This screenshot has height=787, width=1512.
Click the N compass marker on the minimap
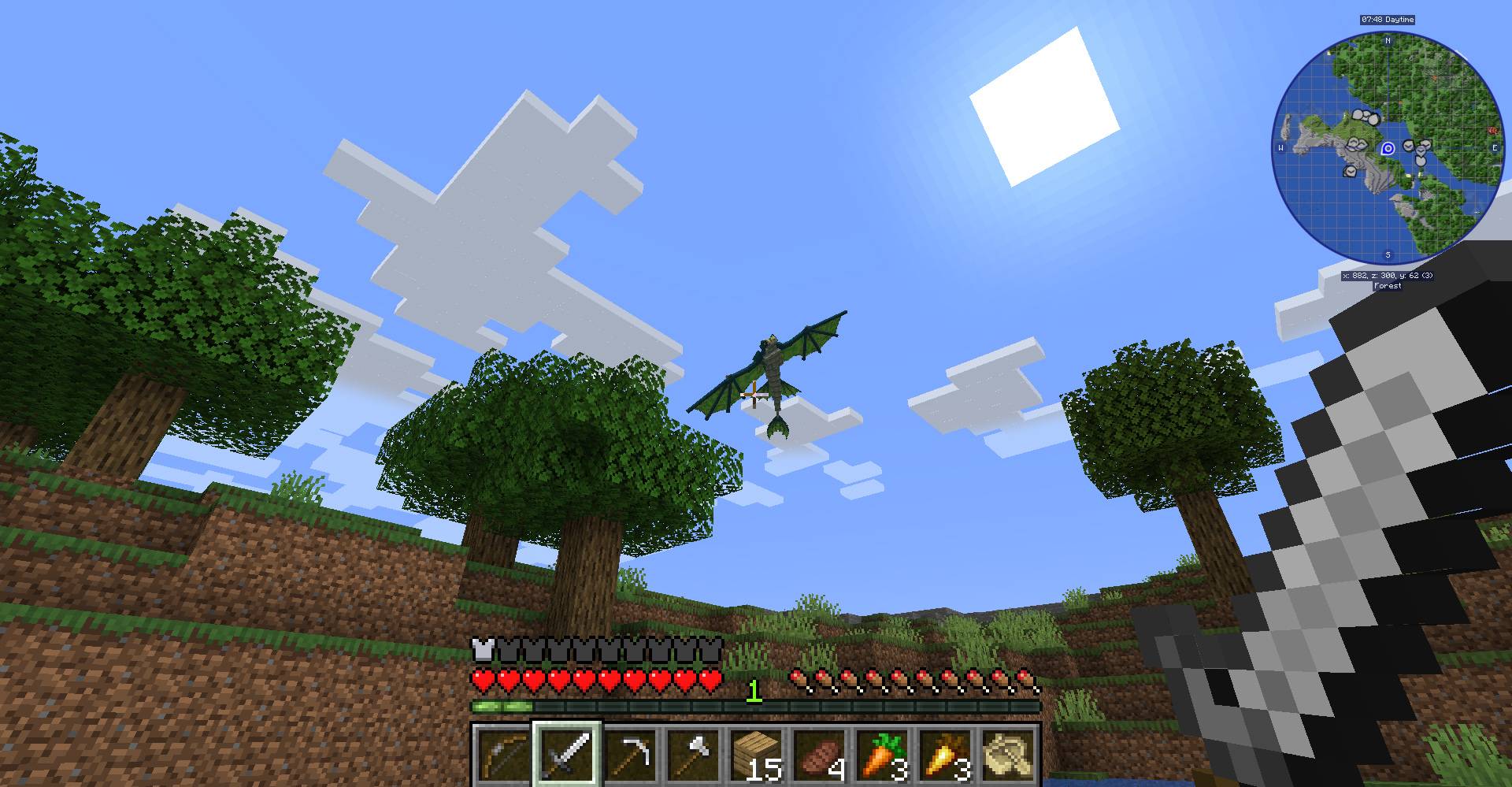1388,41
